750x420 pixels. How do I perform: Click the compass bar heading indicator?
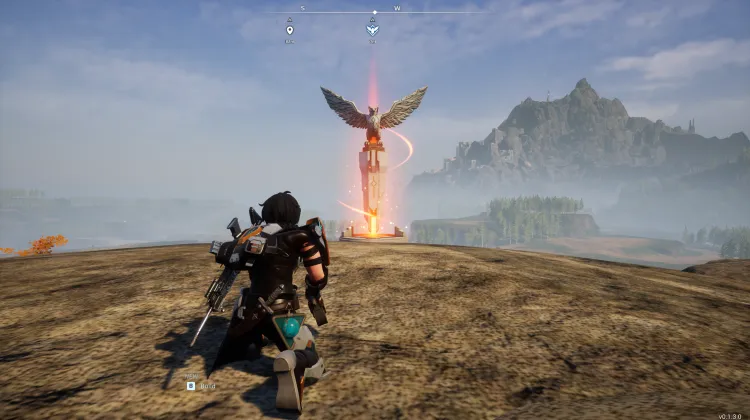374,13
